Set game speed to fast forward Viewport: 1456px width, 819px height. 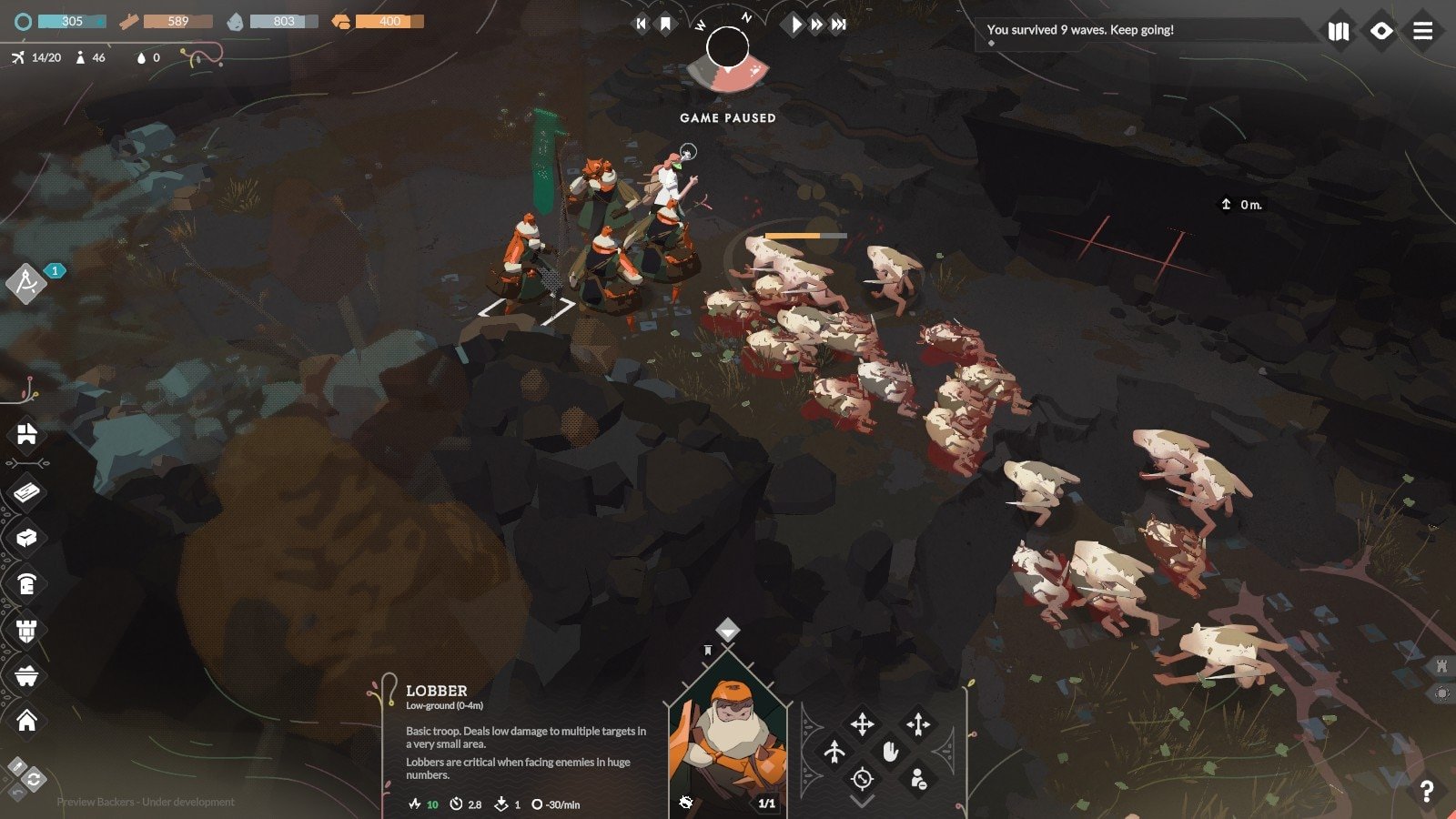[x=817, y=25]
